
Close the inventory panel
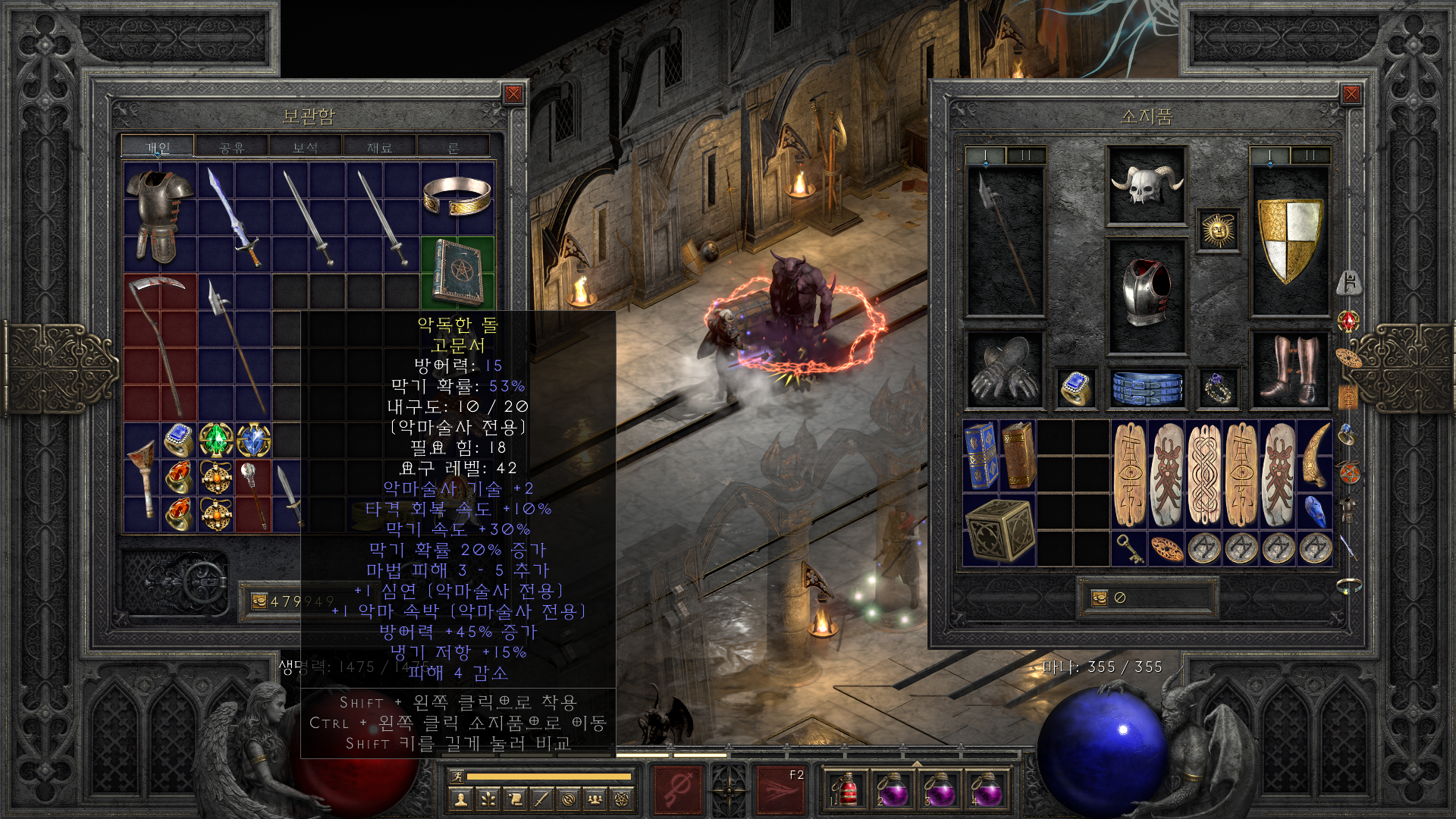pyautogui.click(x=1351, y=94)
